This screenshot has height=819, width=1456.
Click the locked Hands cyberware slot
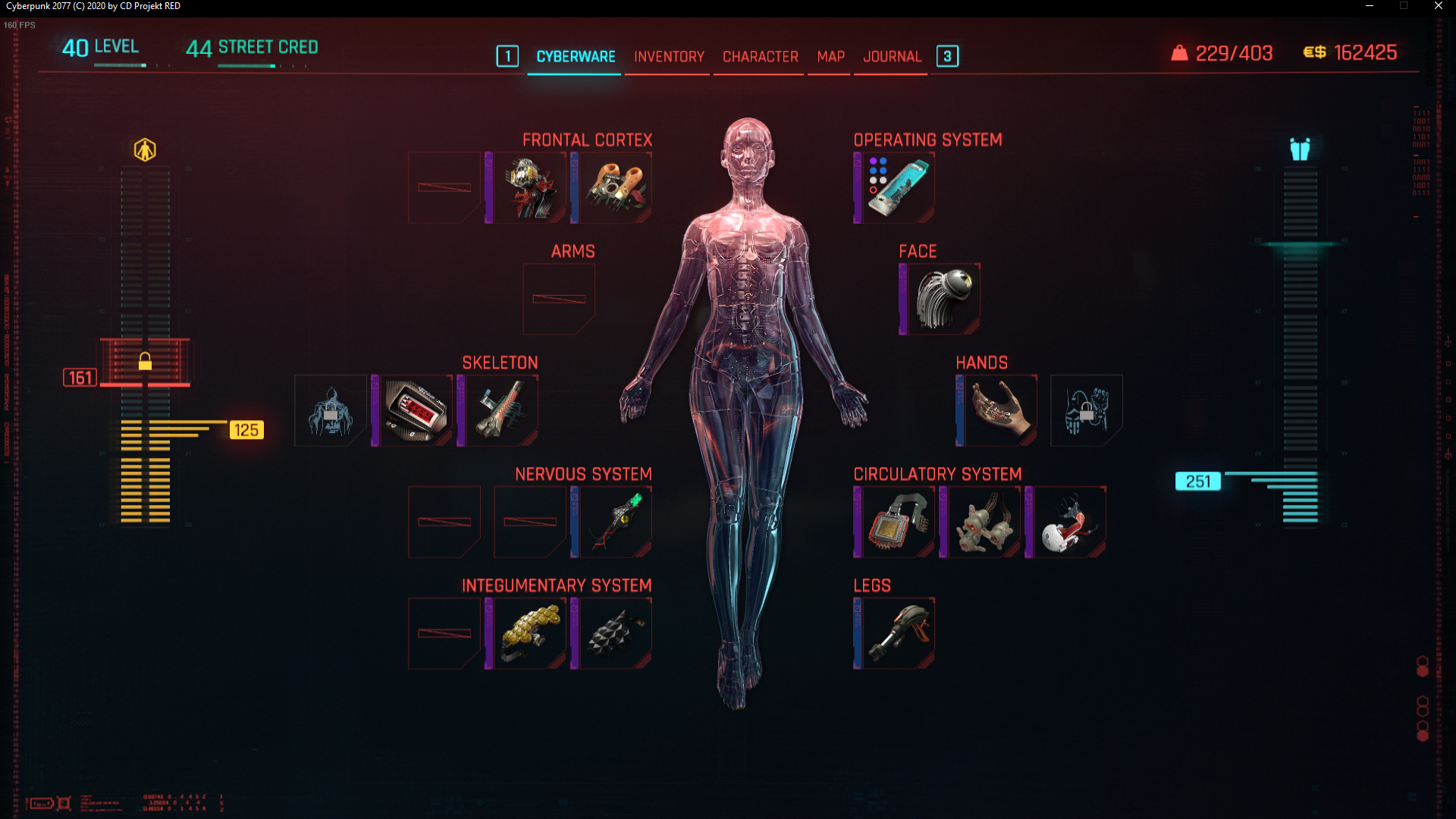click(x=1086, y=410)
